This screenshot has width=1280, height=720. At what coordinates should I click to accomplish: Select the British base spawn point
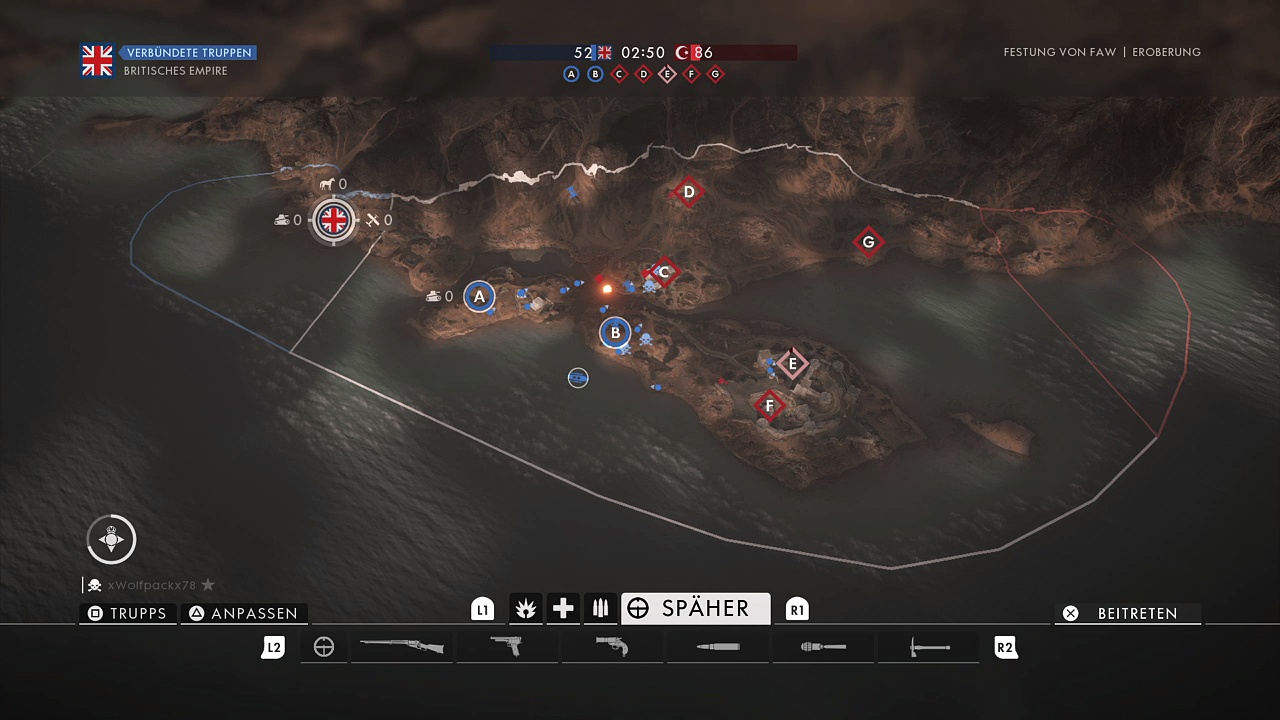[333, 220]
